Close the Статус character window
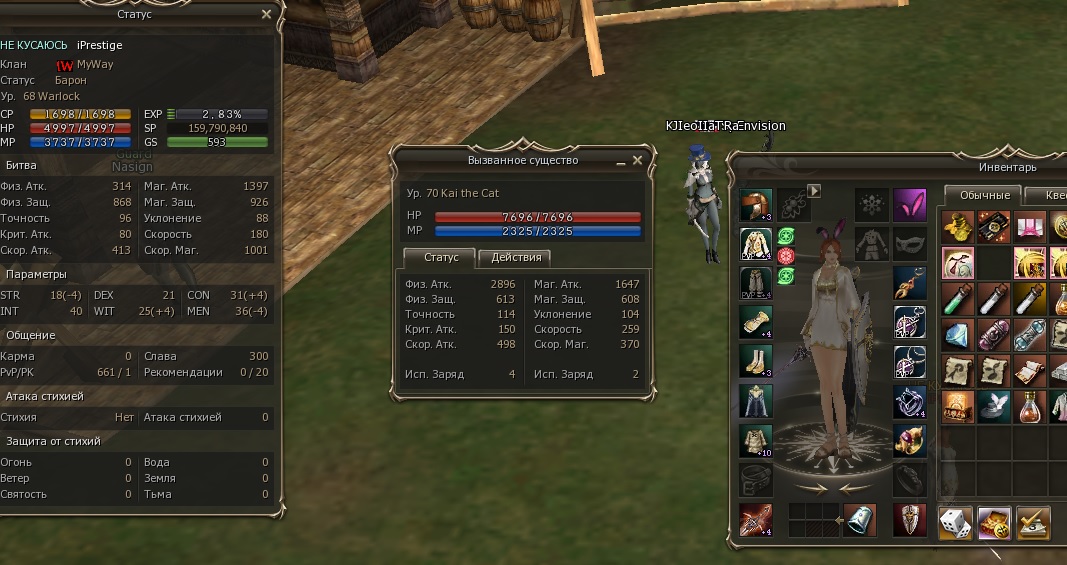Screen dimensions: 1067x565 tap(266, 15)
